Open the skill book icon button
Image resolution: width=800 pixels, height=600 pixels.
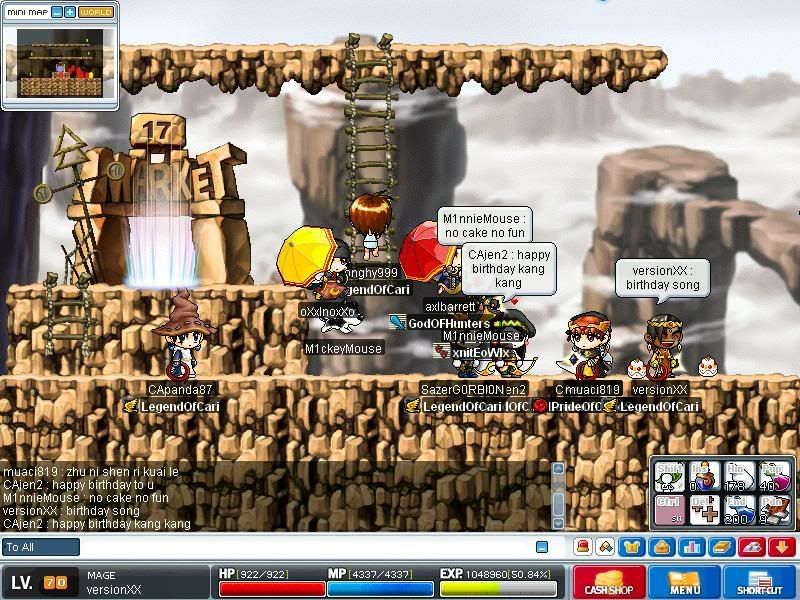(x=719, y=547)
